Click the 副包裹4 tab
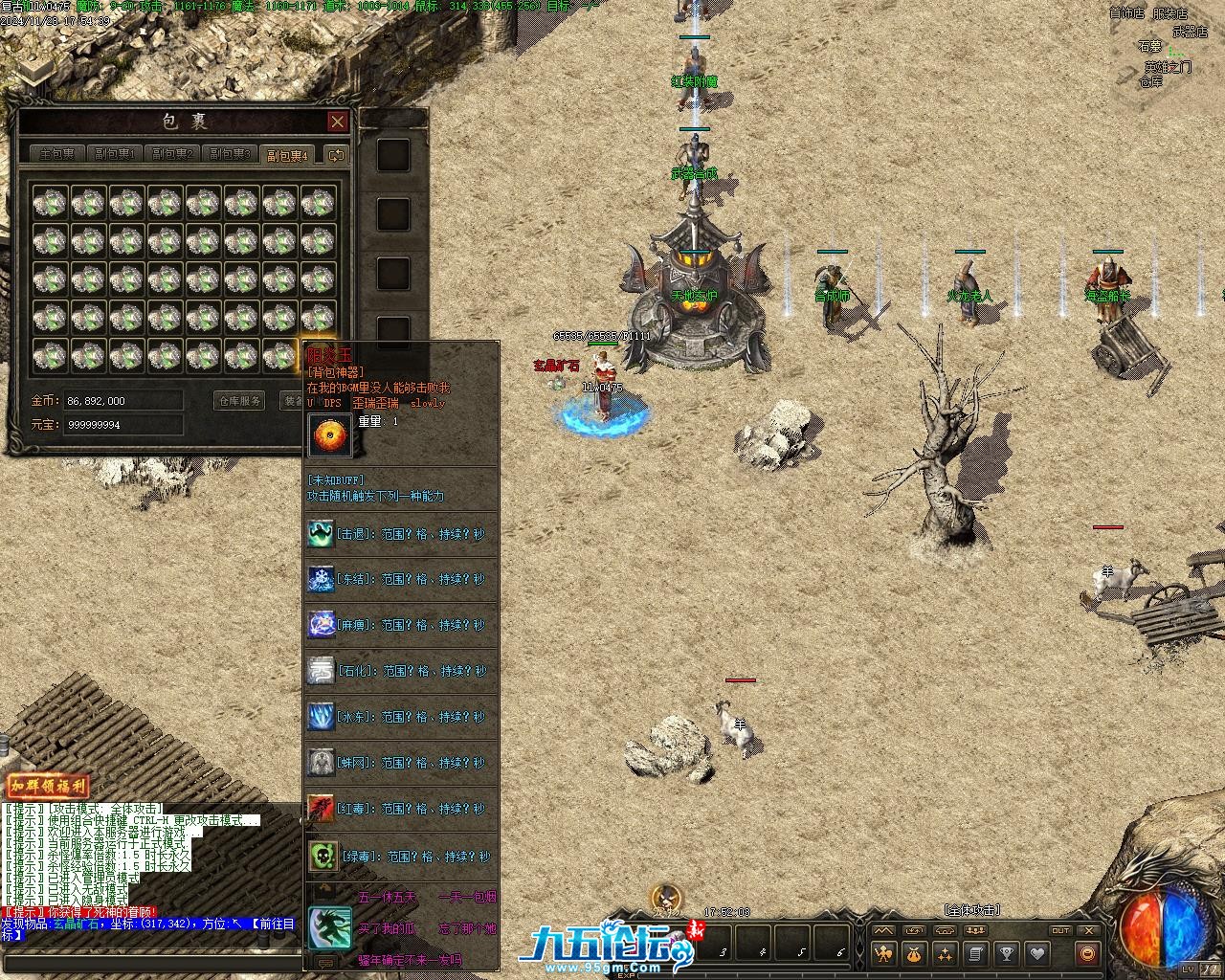Viewport: 1225px width, 980px height. [x=287, y=155]
